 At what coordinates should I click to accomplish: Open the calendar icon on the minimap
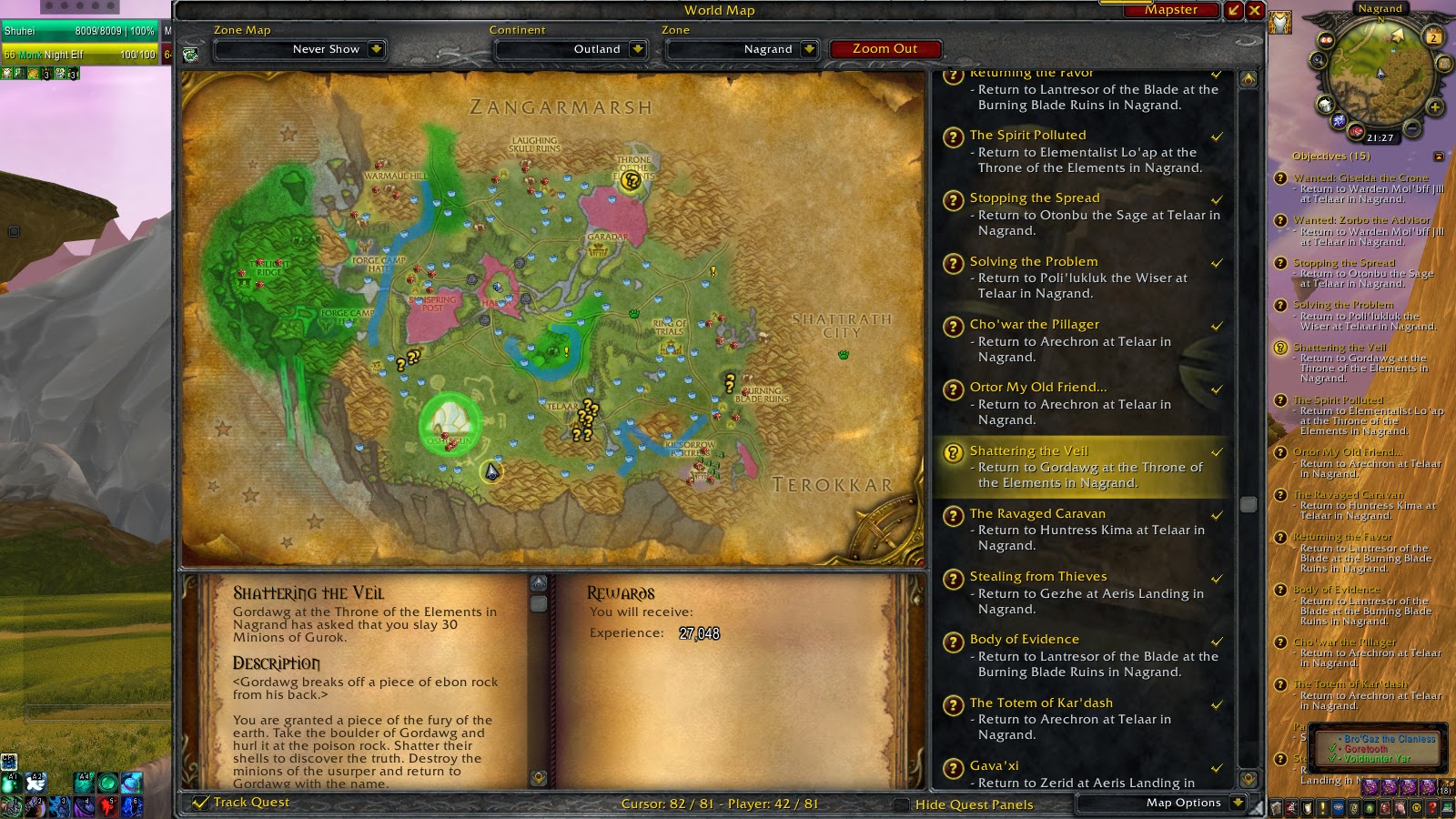coord(1433,37)
